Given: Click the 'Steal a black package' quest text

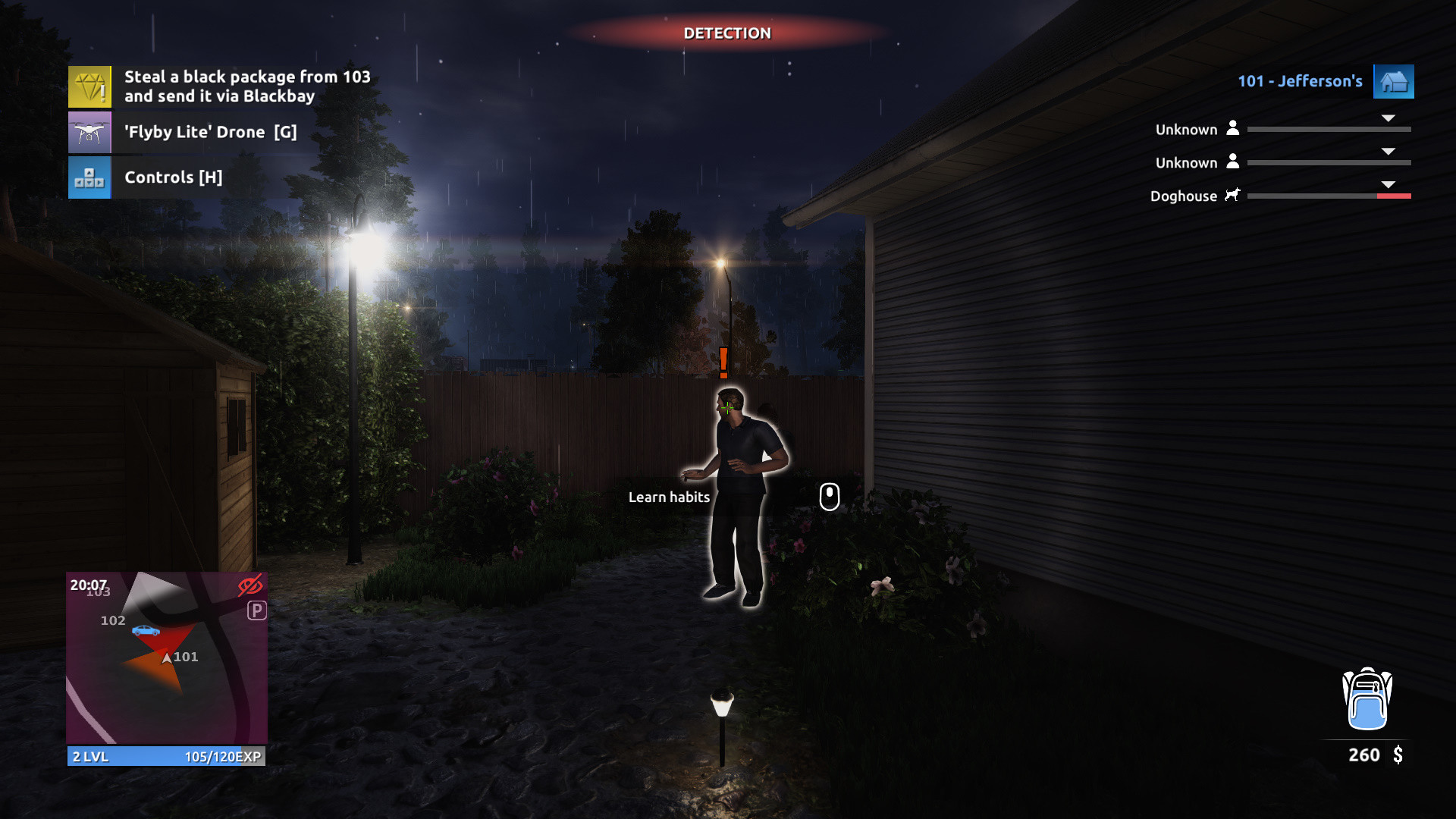Looking at the screenshot, I should 248,86.
